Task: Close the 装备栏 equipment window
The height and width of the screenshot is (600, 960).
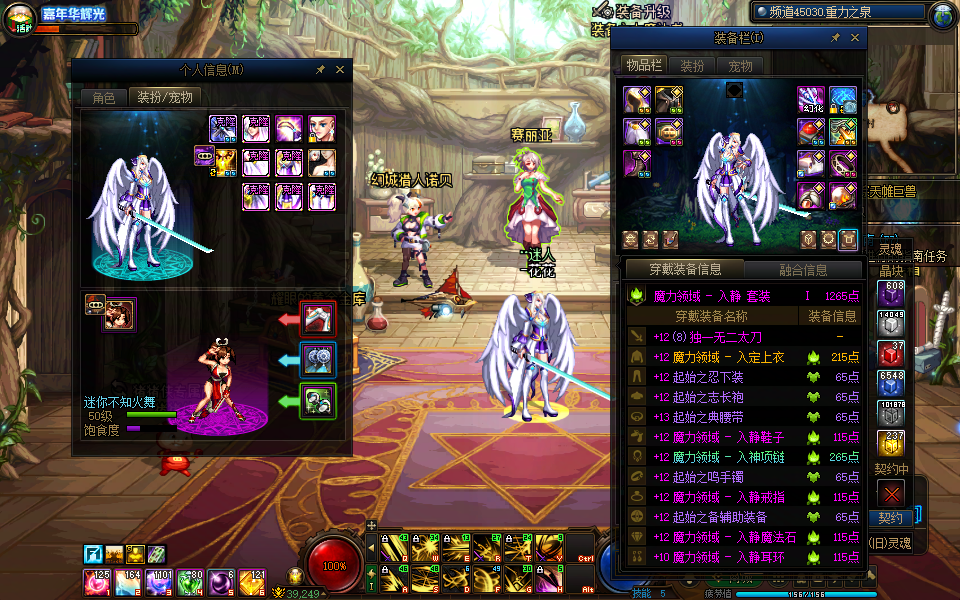Action: click(855, 37)
